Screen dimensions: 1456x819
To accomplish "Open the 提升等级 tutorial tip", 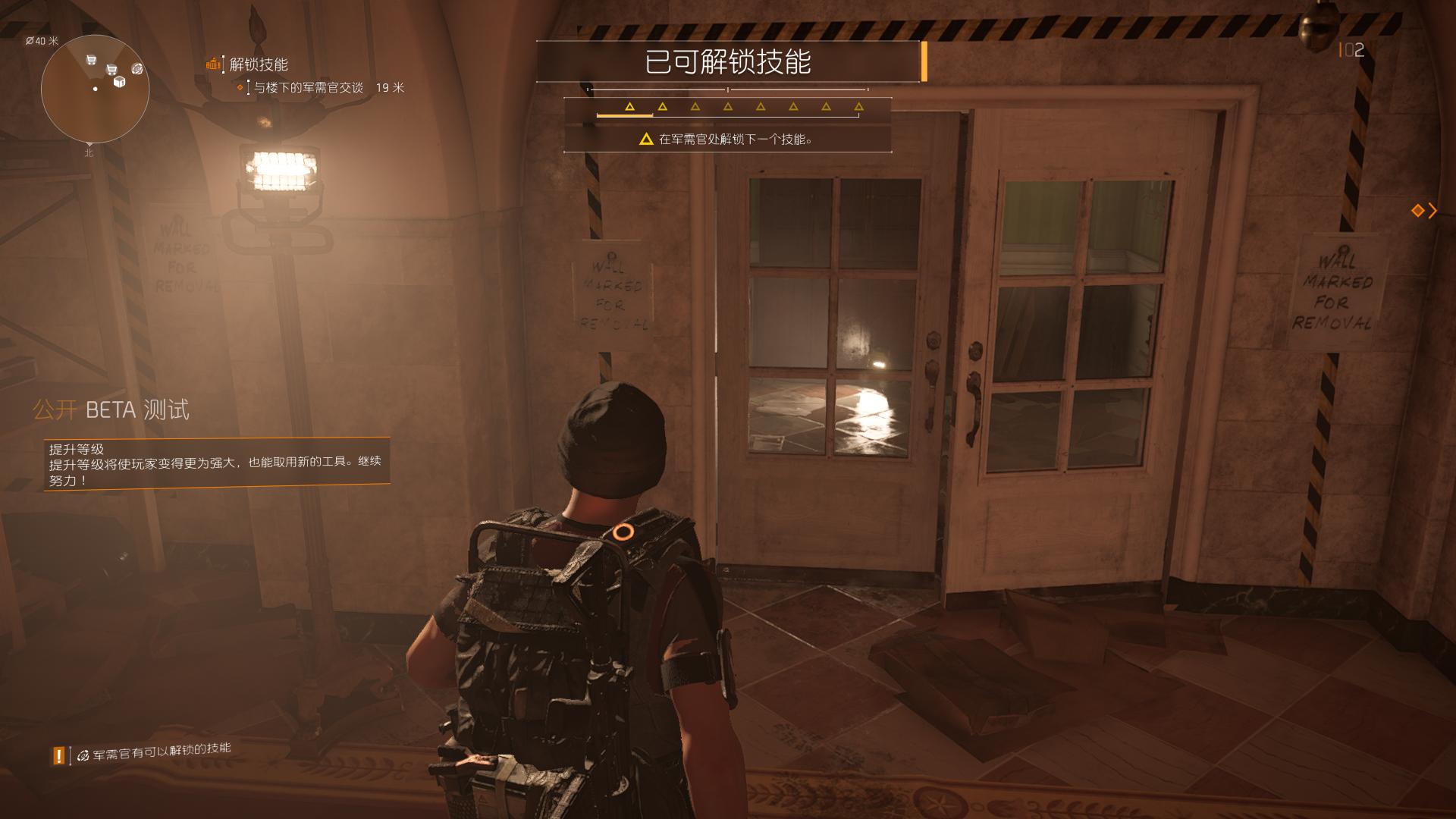I will click(x=216, y=464).
